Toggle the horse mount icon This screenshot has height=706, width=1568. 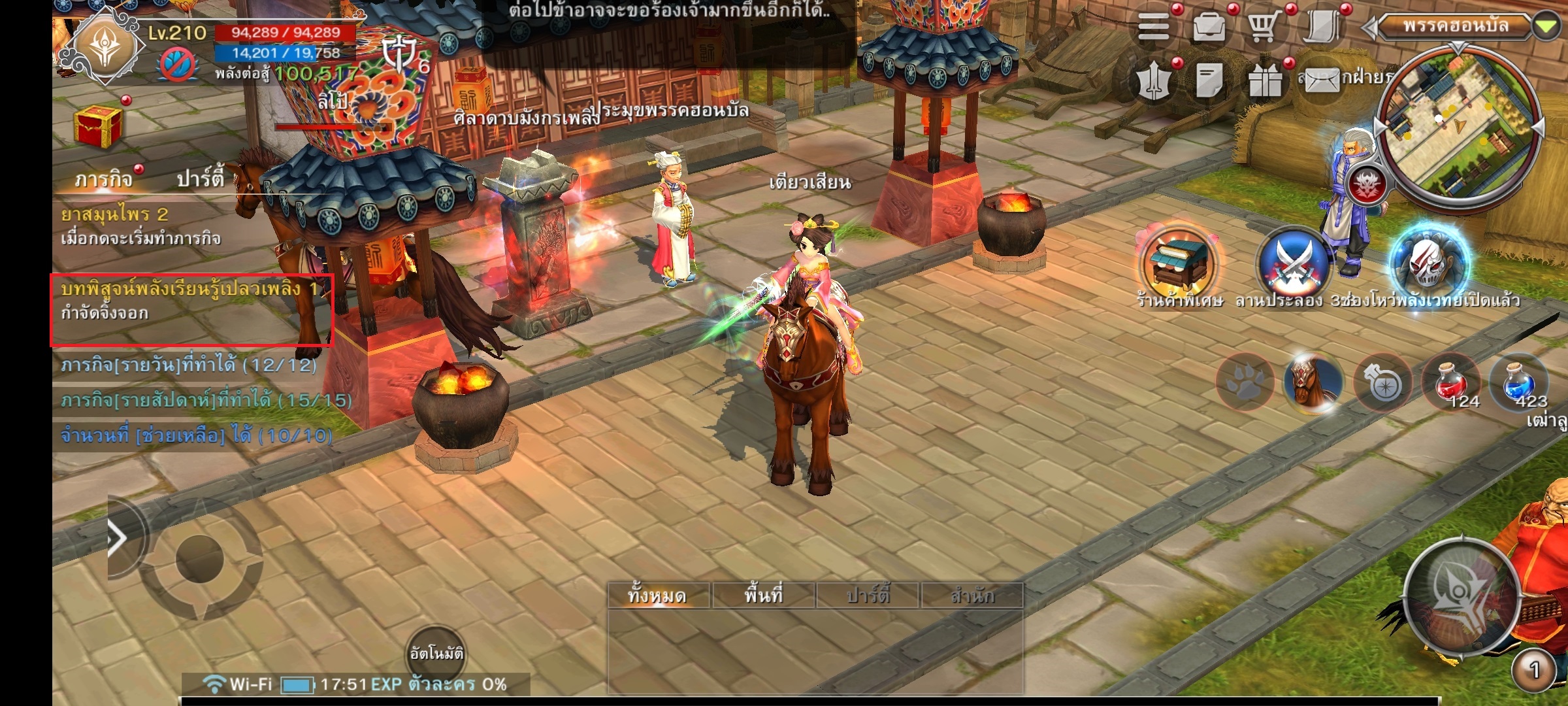1313,384
